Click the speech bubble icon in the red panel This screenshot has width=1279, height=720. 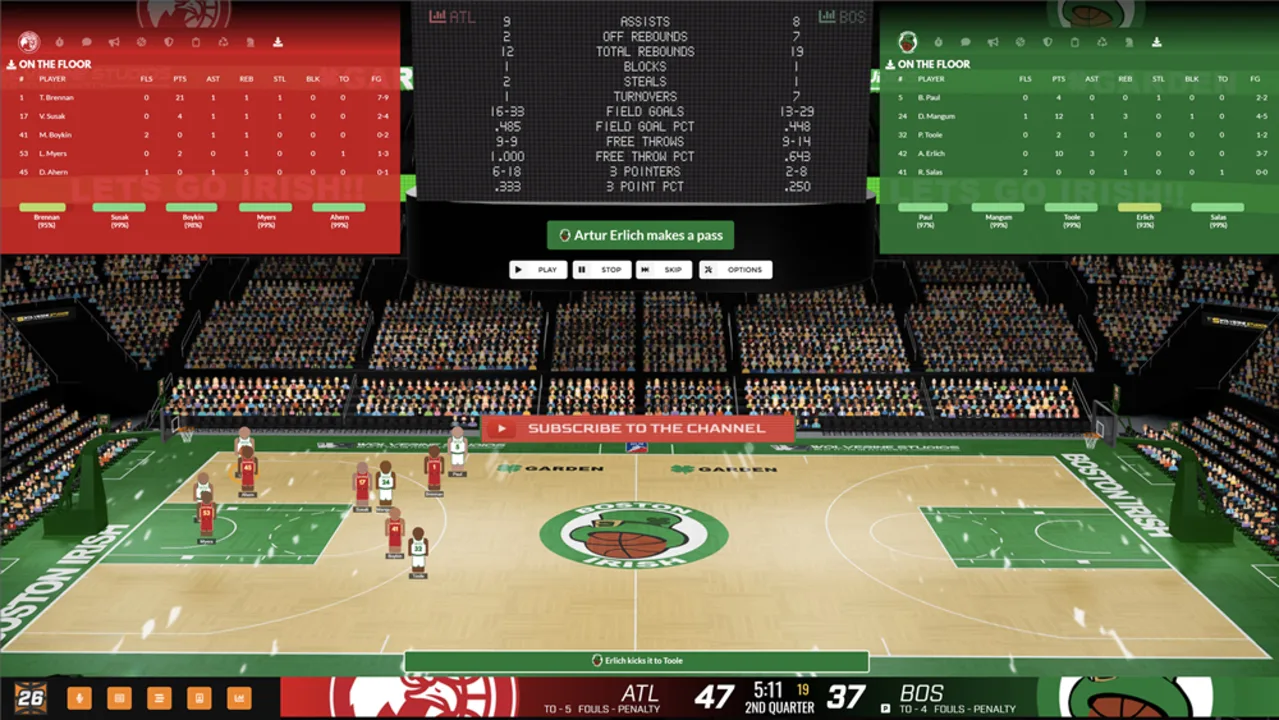(87, 42)
